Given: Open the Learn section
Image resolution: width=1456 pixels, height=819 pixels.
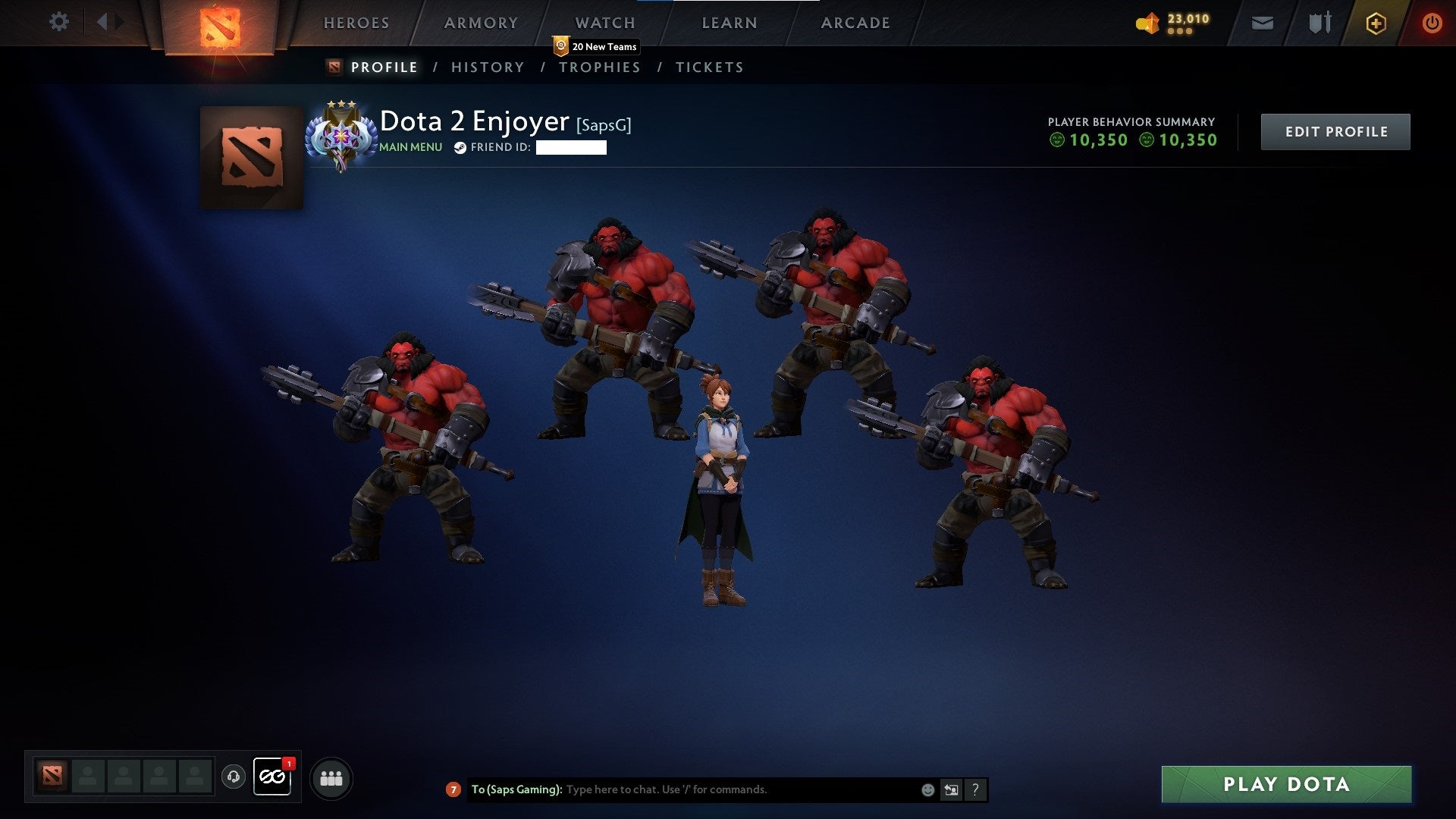Looking at the screenshot, I should [x=730, y=23].
